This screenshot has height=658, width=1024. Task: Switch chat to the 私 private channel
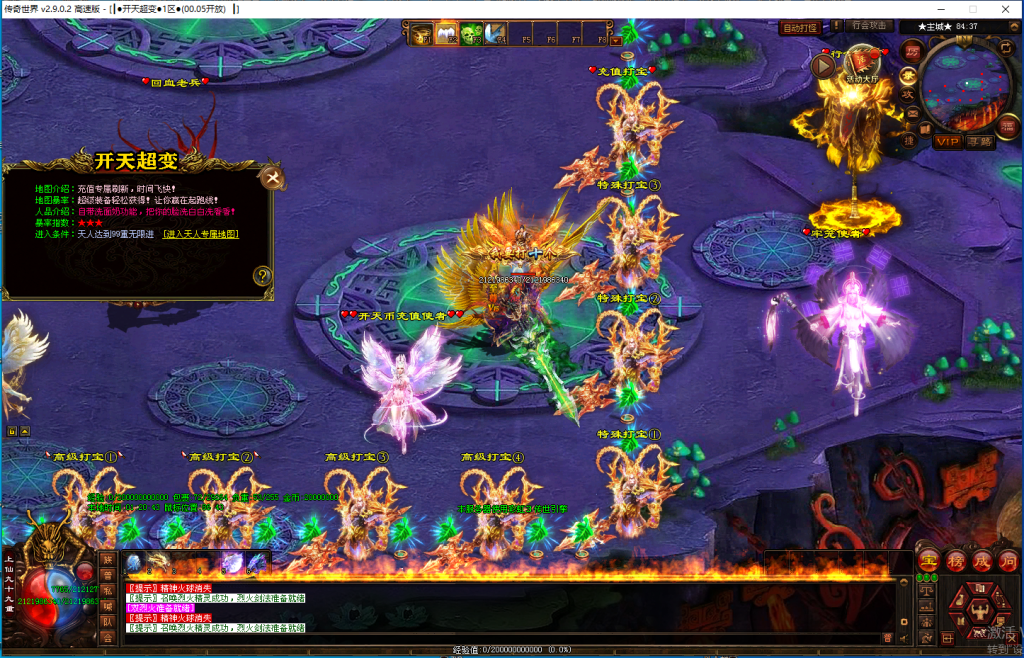pyautogui.click(x=107, y=590)
